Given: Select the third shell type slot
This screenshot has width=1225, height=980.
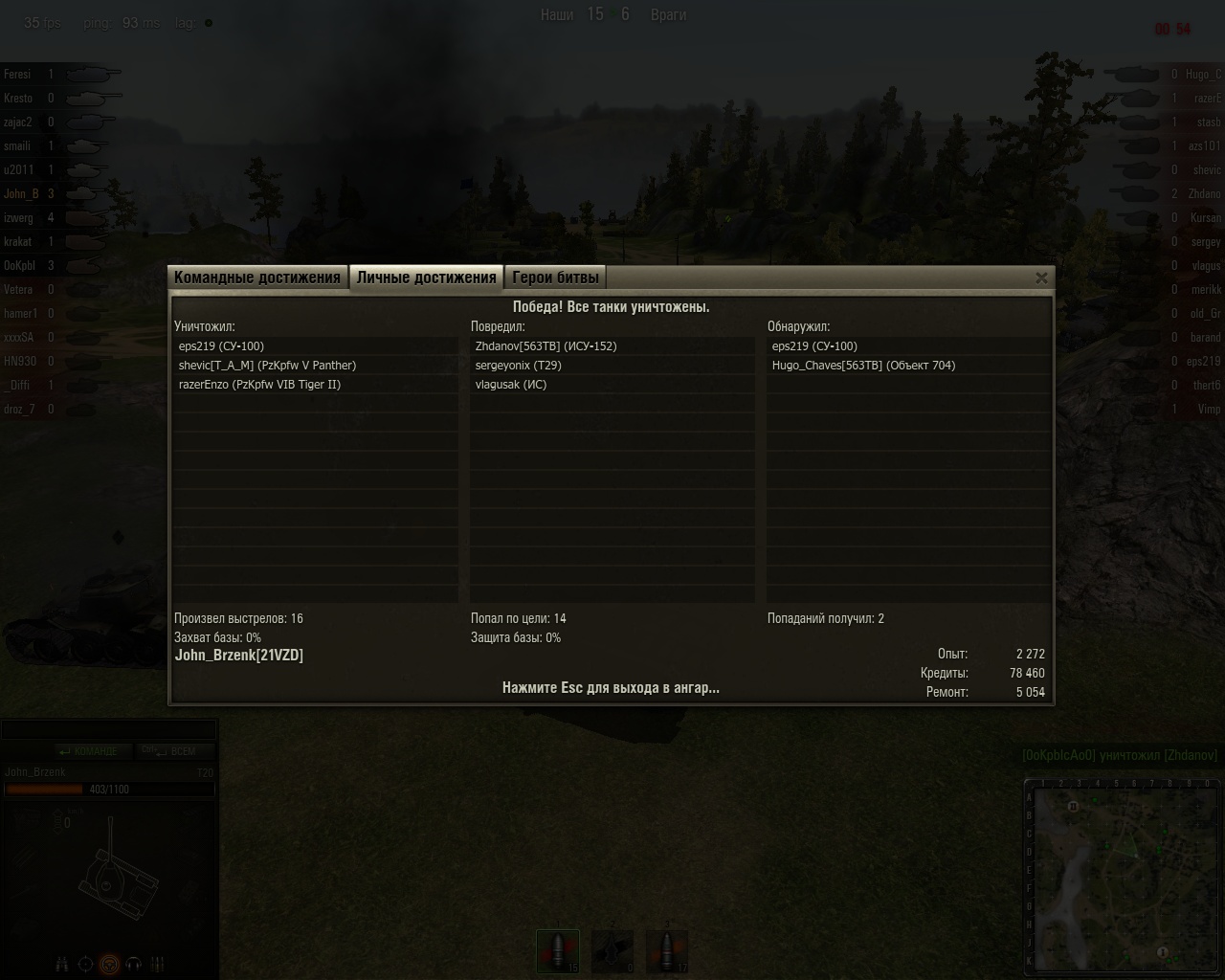Looking at the screenshot, I should [667, 951].
